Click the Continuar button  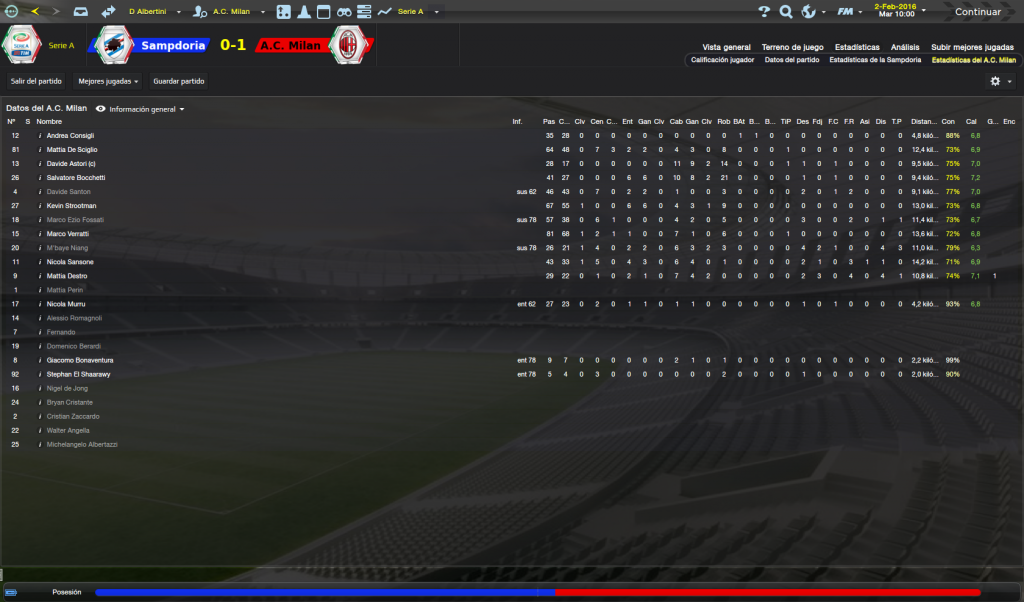tap(977, 12)
